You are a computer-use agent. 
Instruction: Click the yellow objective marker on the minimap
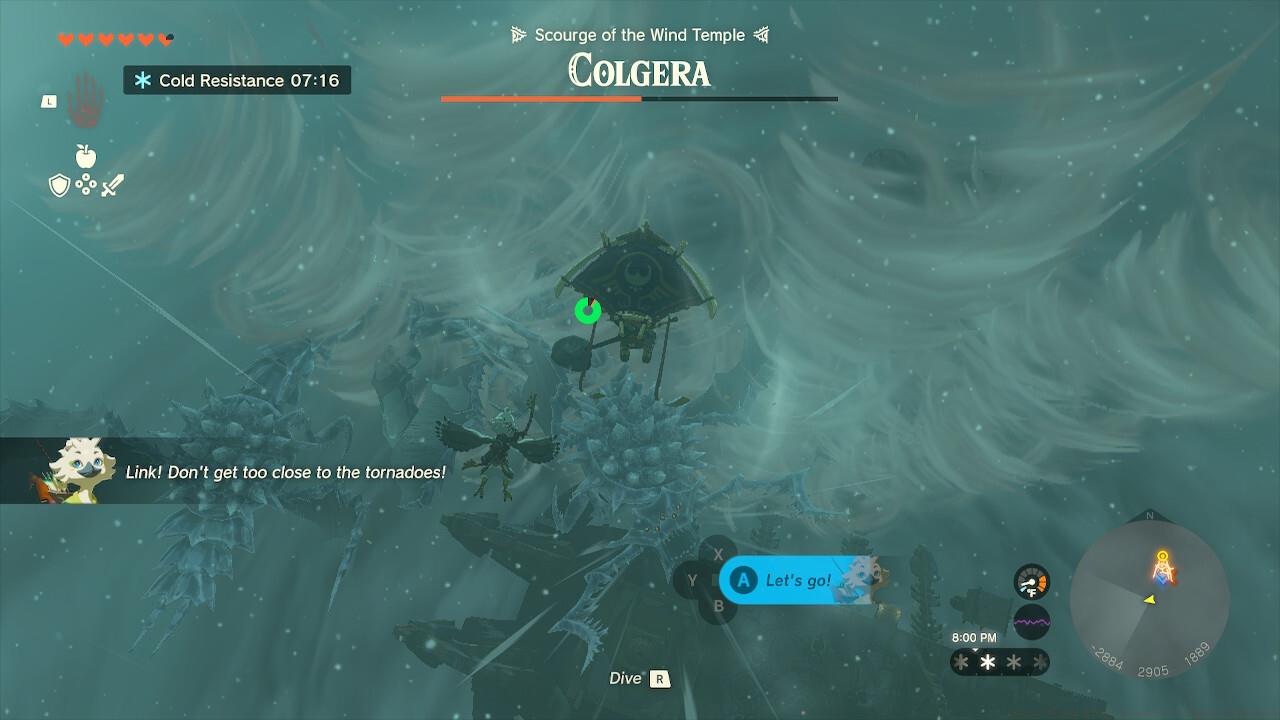click(1162, 556)
